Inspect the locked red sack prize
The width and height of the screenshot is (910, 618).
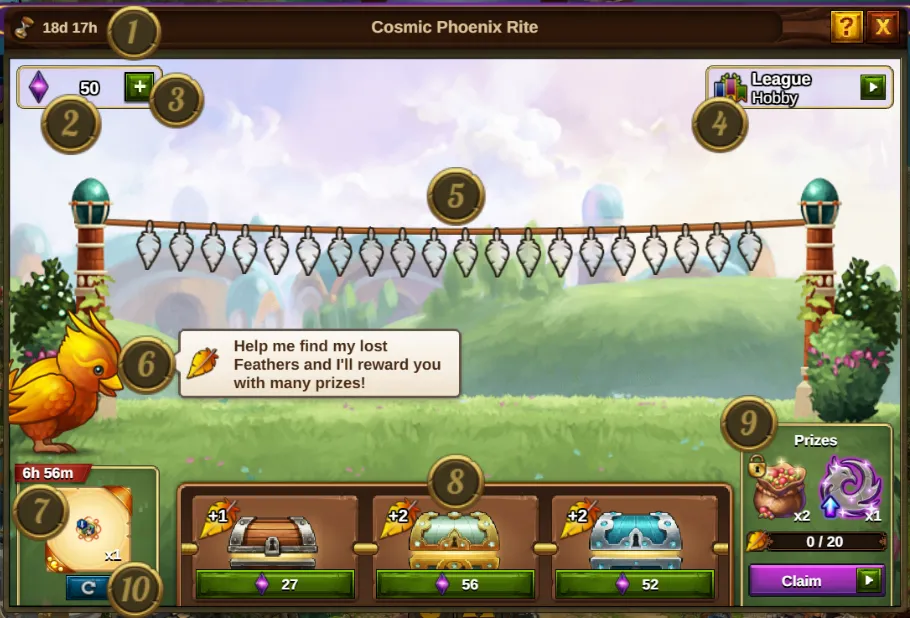[x=779, y=488]
